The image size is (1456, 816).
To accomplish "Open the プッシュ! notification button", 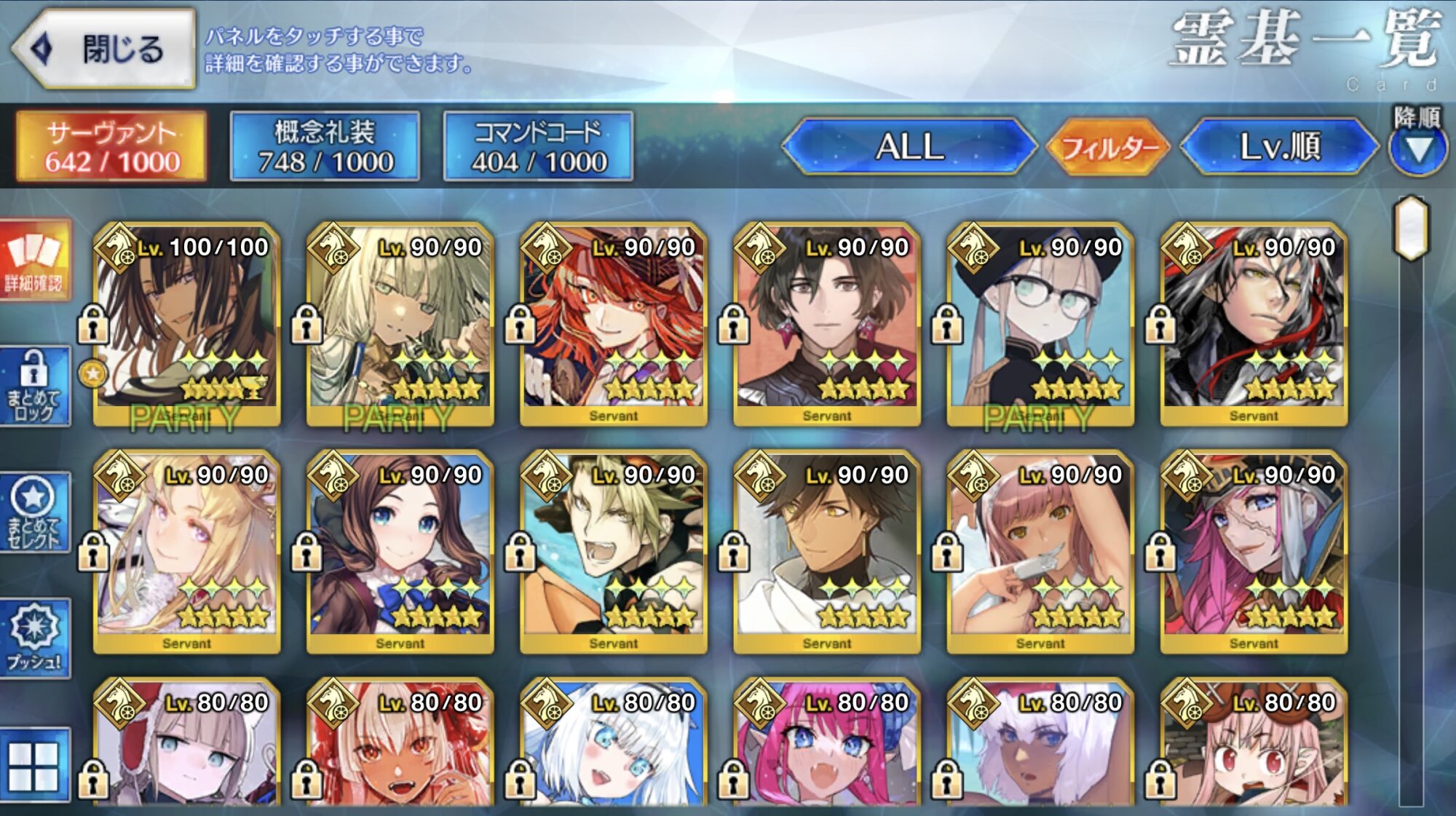I will click(35, 638).
